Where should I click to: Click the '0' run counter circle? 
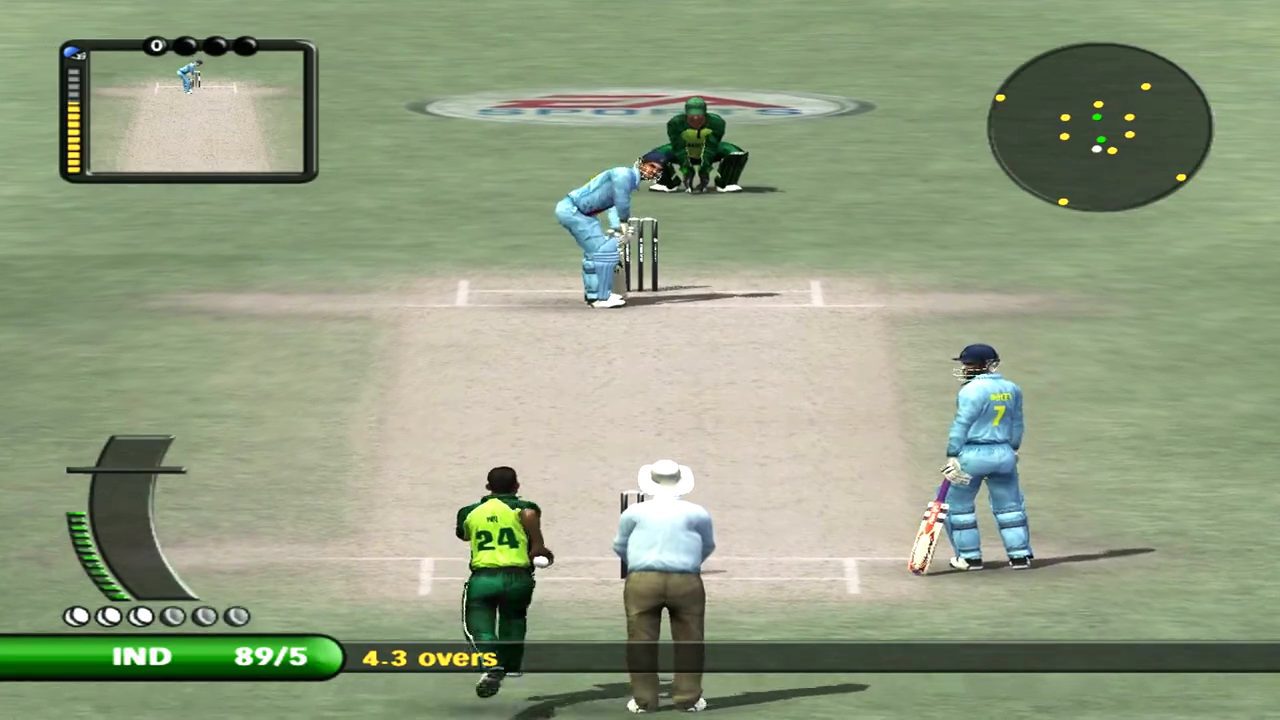coord(157,46)
